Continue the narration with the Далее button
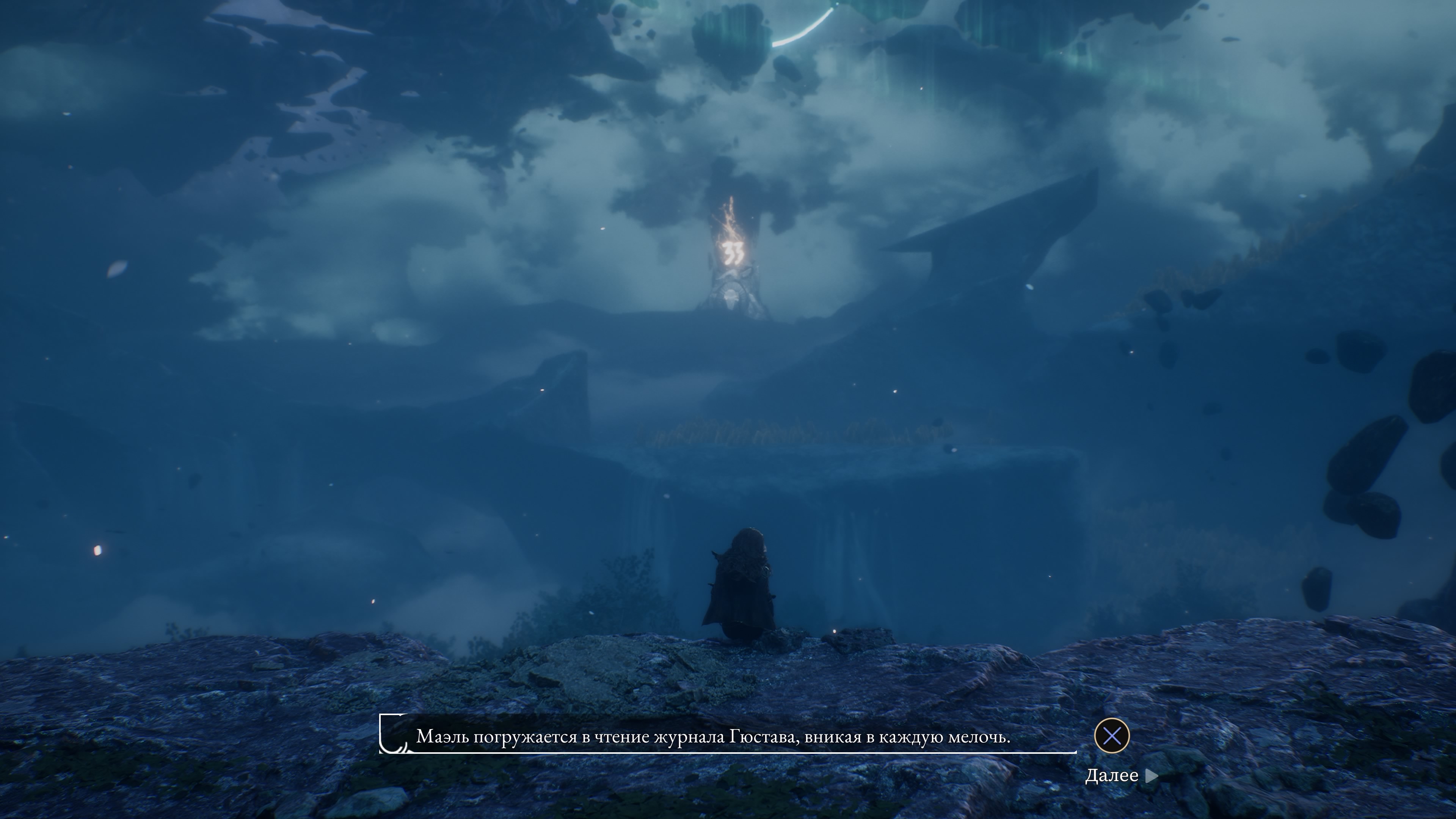Viewport: 1456px width, 819px height. click(1121, 776)
